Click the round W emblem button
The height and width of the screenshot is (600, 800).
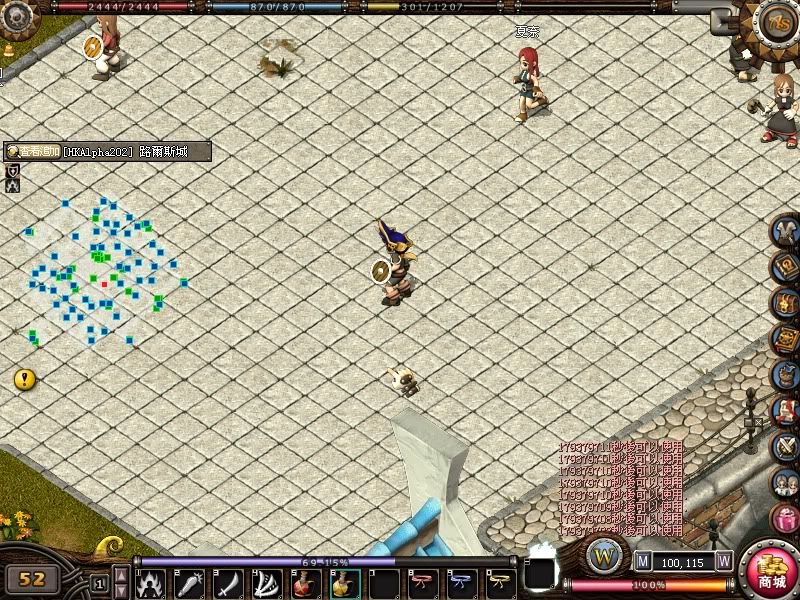click(x=605, y=557)
